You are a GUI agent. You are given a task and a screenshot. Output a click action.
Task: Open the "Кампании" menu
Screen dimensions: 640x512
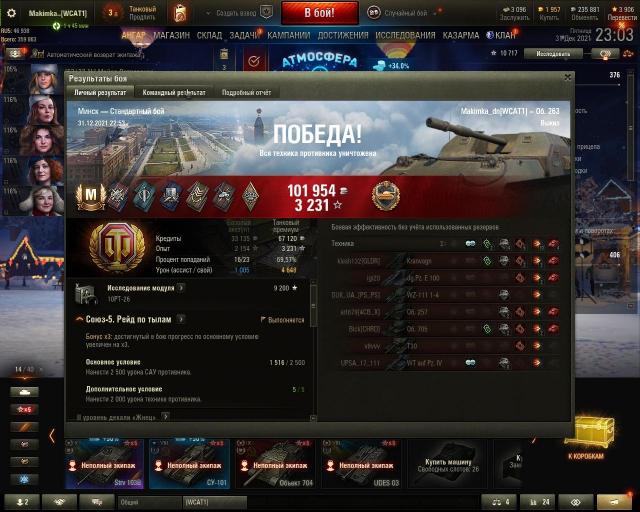tap(288, 34)
